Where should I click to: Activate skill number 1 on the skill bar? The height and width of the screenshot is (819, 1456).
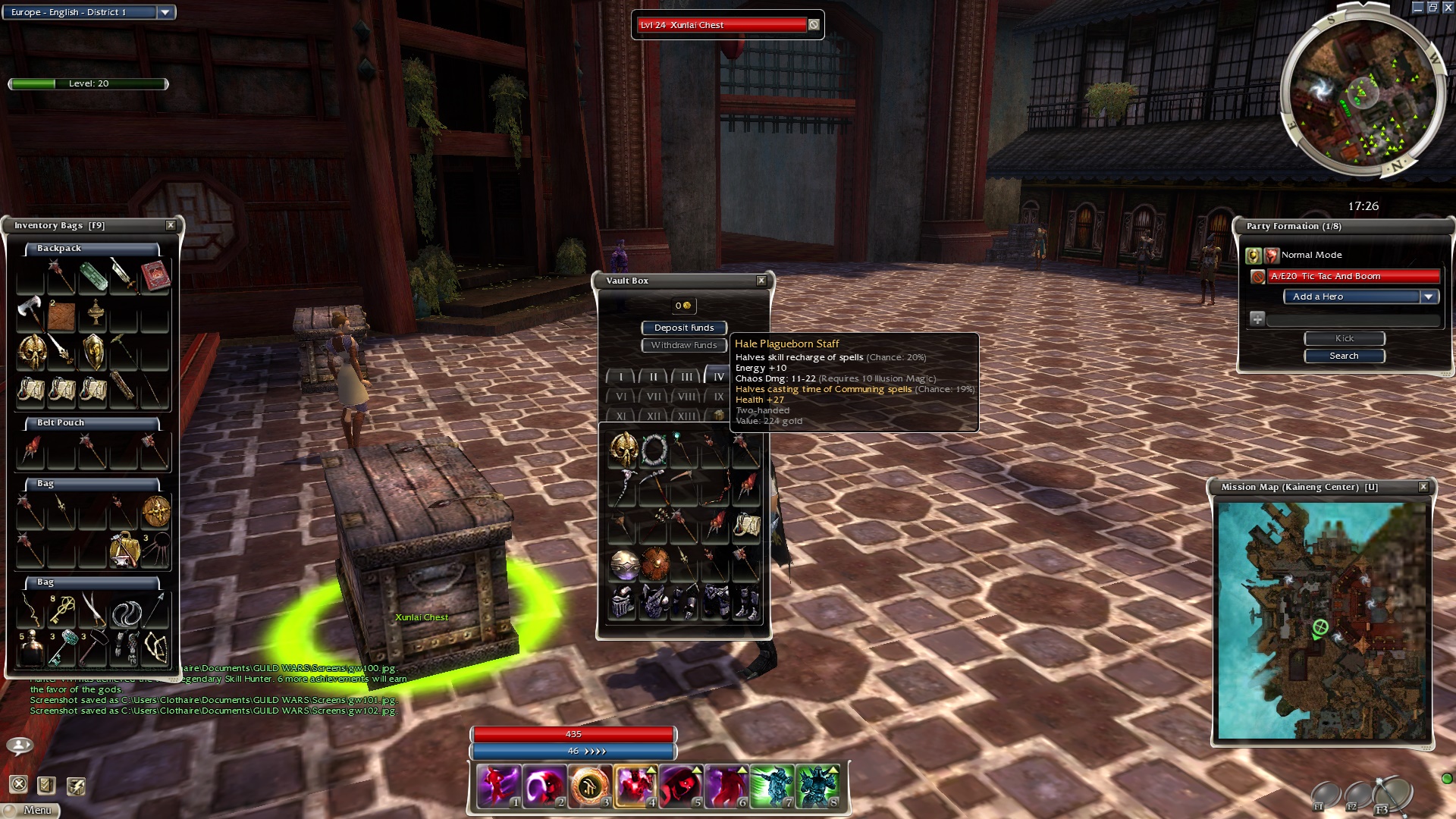tap(498, 786)
